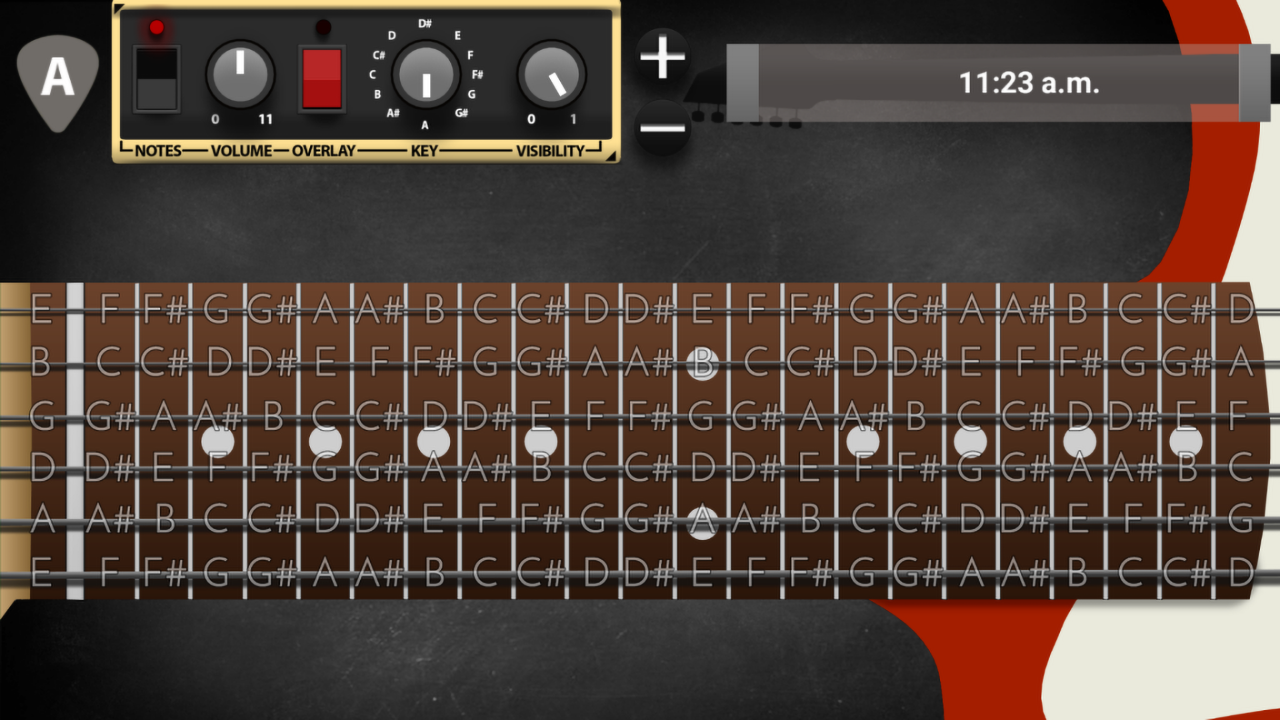The height and width of the screenshot is (720, 1280).
Task: Toggle the black Notes switch
Action: pyautogui.click(x=157, y=78)
